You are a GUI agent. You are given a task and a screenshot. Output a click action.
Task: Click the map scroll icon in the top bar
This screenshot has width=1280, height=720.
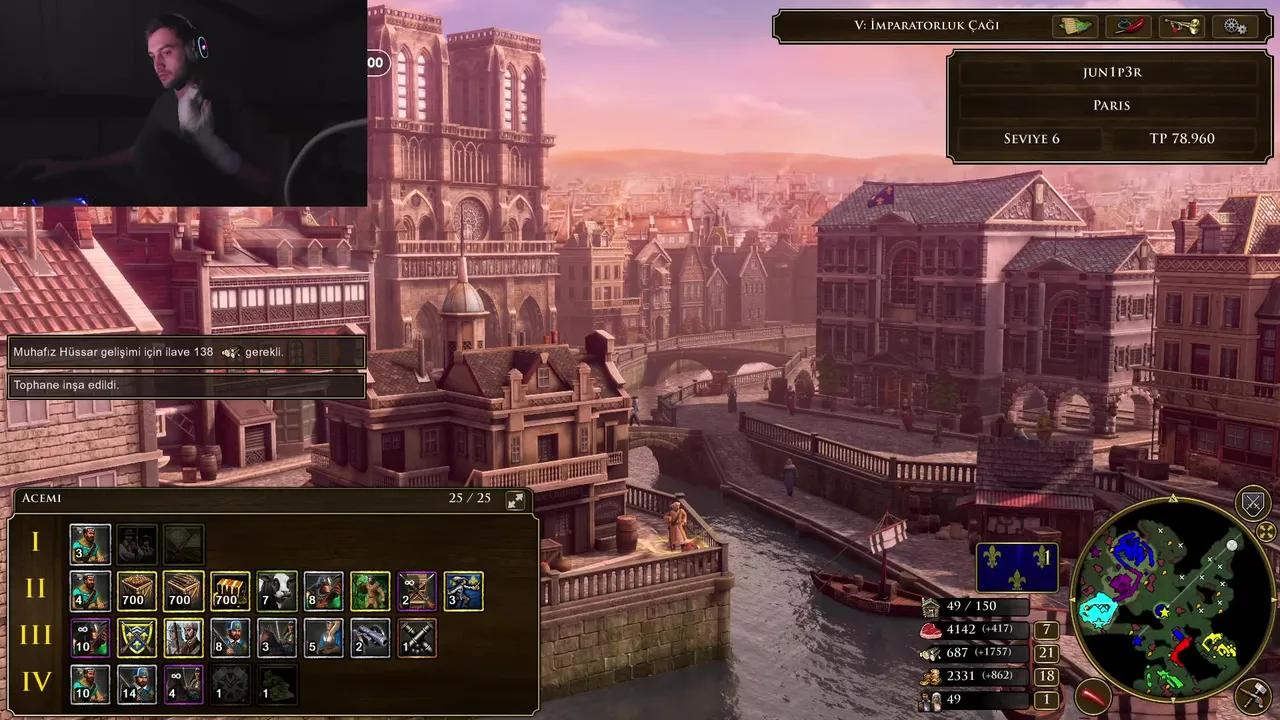(x=1074, y=26)
